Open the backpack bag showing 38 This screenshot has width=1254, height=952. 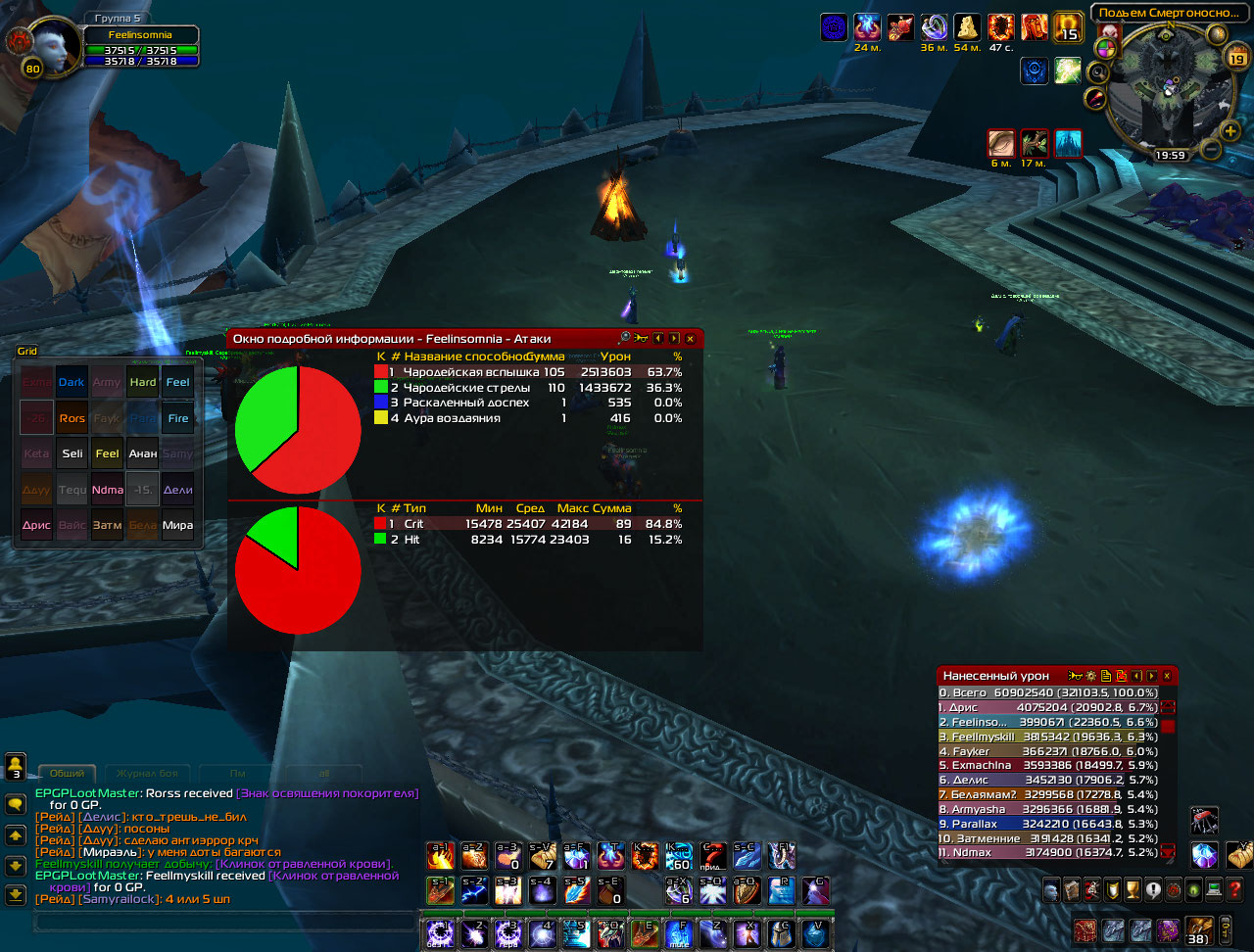pyautogui.click(x=1198, y=929)
